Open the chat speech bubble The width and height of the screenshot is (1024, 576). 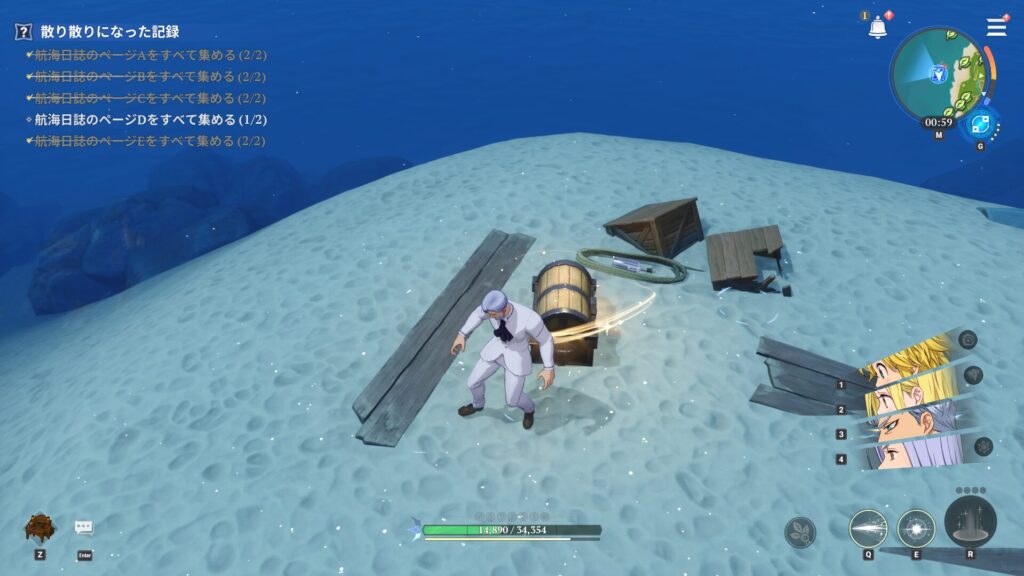coord(84,528)
